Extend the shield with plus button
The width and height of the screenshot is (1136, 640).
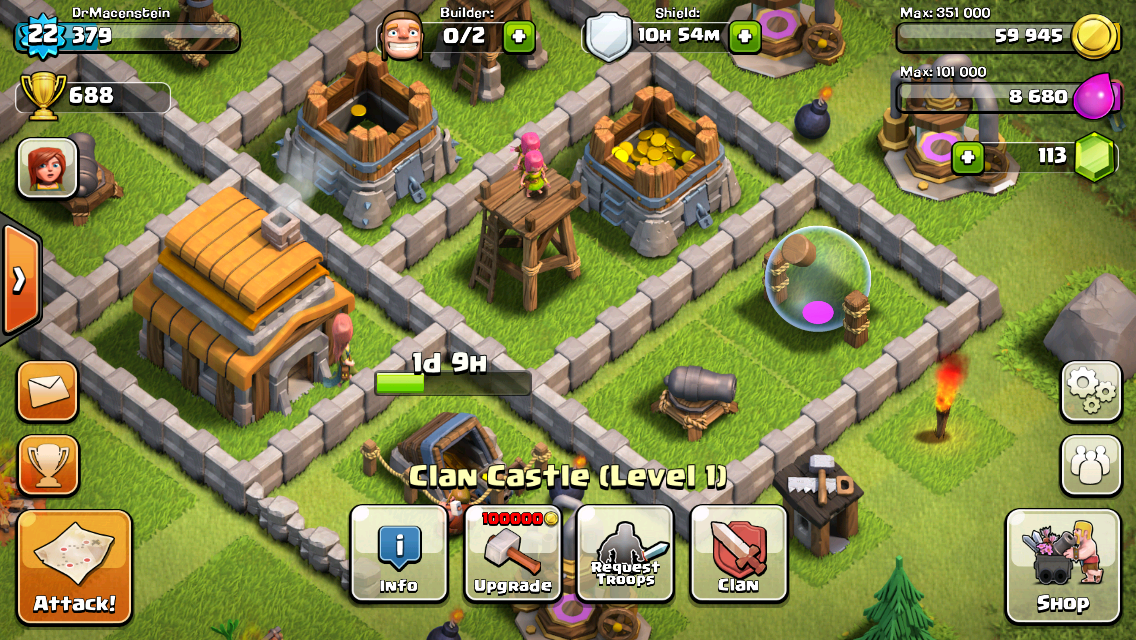745,38
